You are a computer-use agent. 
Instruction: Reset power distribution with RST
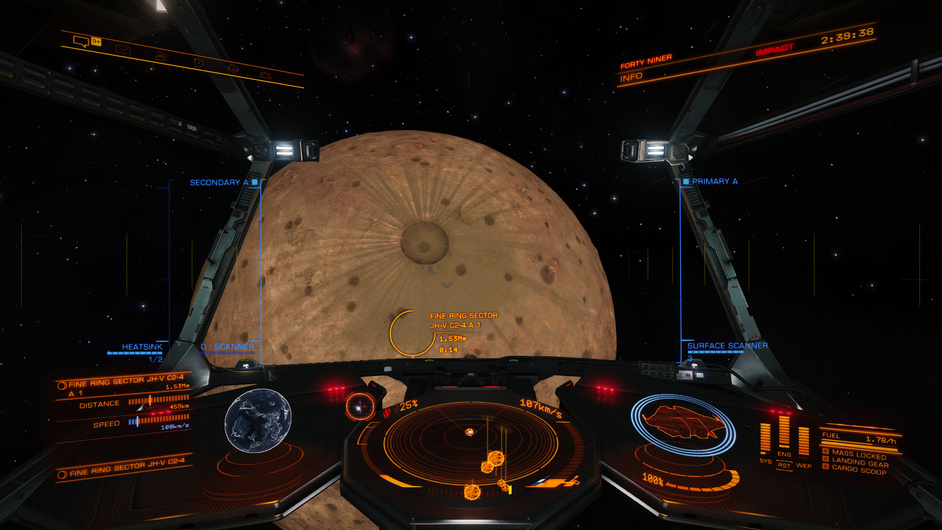tap(785, 465)
